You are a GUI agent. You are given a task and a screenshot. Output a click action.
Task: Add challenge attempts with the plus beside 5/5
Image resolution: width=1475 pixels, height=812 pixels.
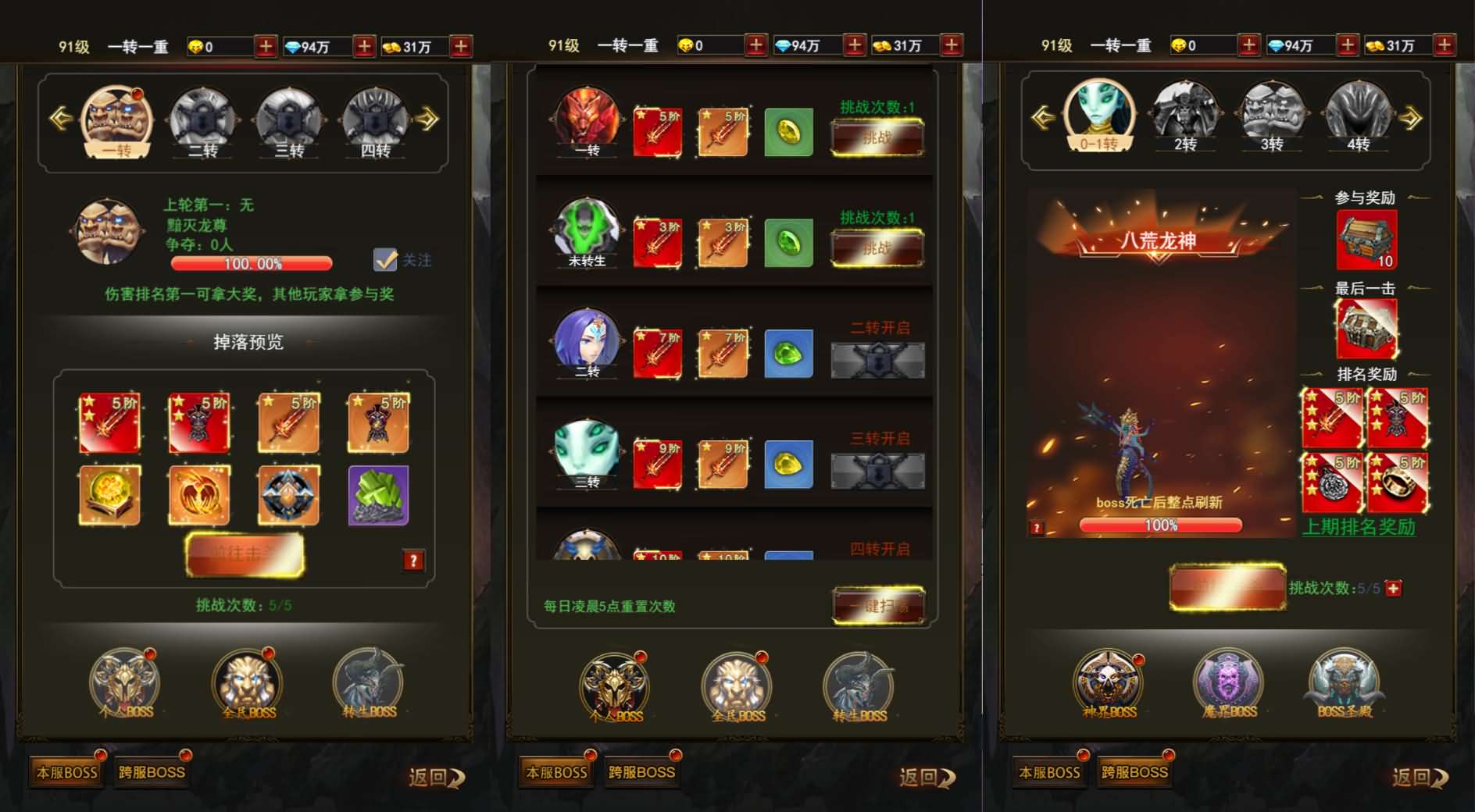point(1394,589)
